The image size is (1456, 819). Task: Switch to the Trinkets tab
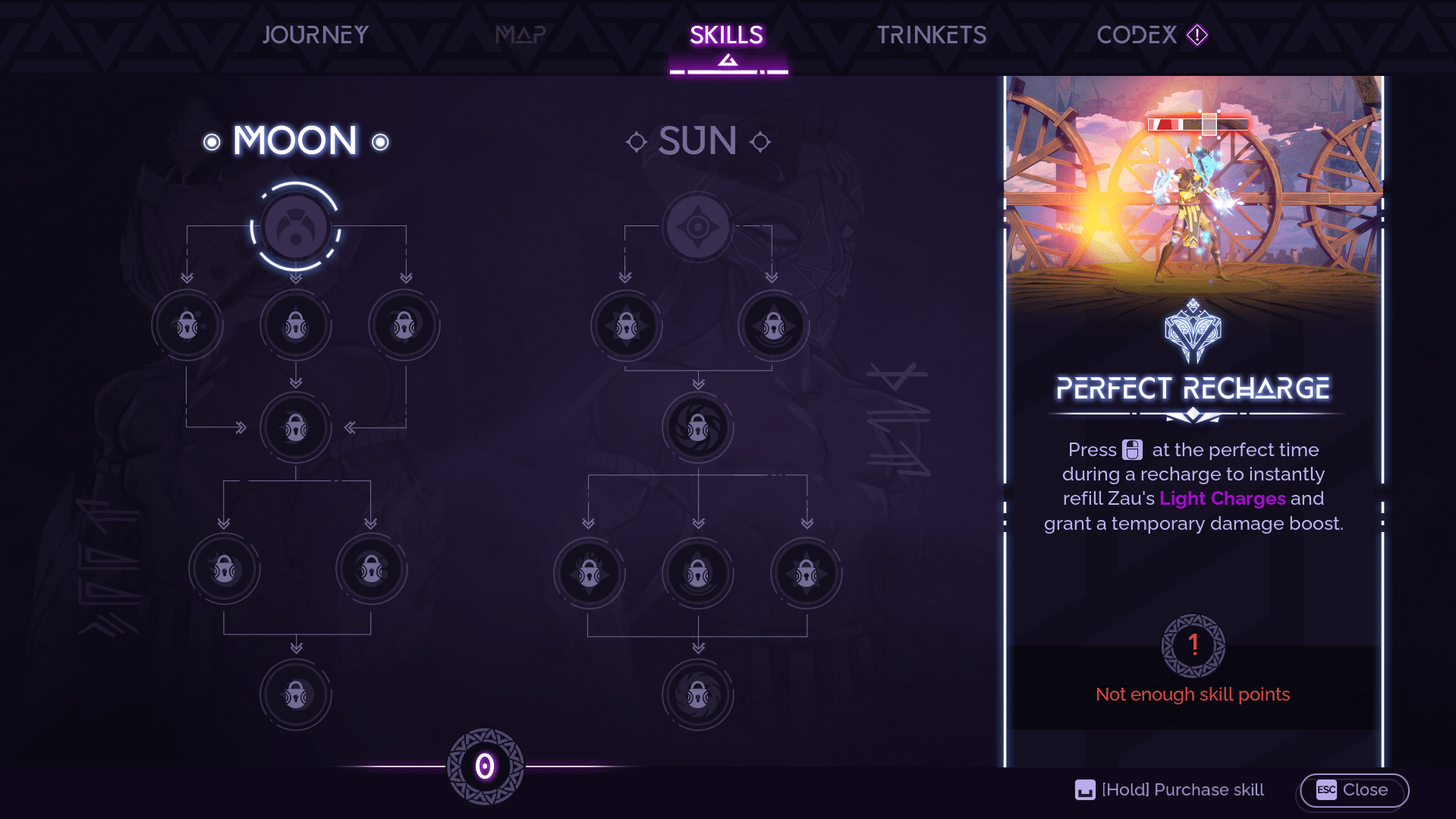[932, 35]
